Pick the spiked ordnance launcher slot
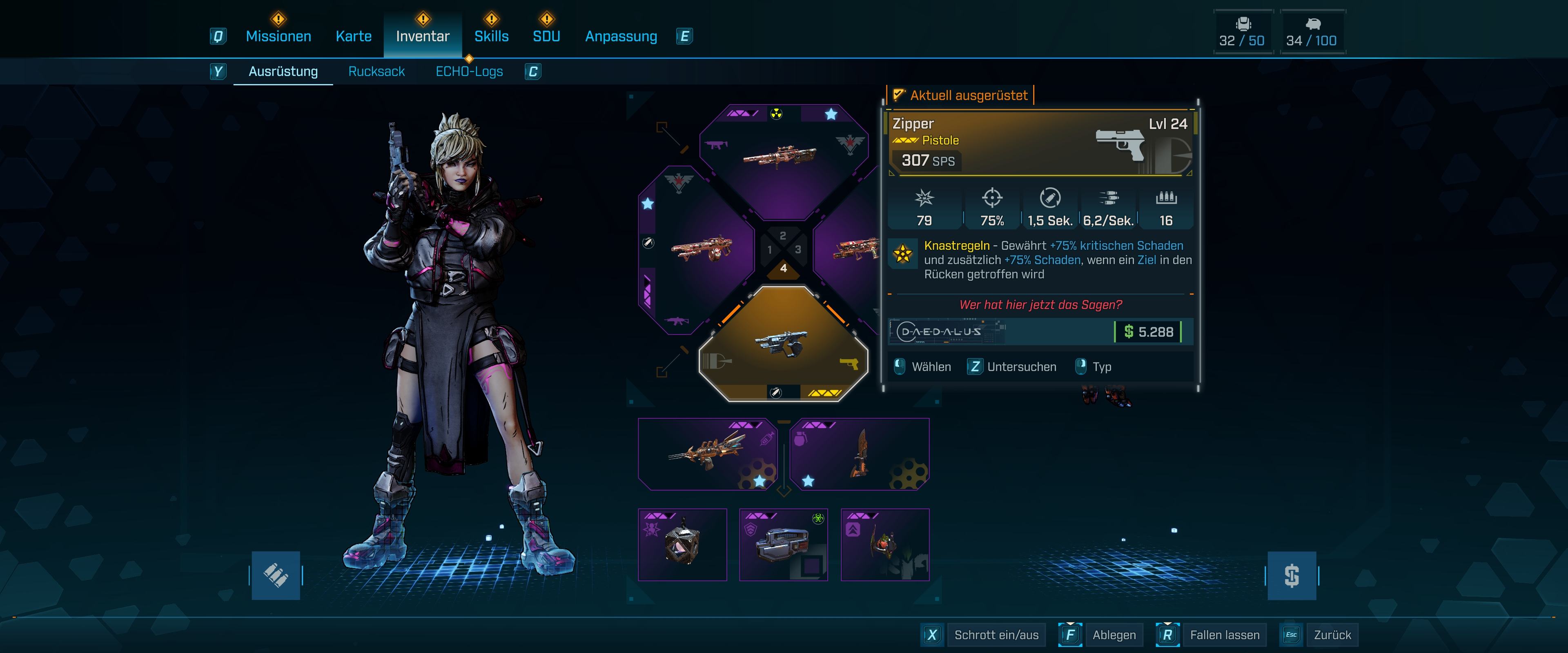 click(x=707, y=454)
